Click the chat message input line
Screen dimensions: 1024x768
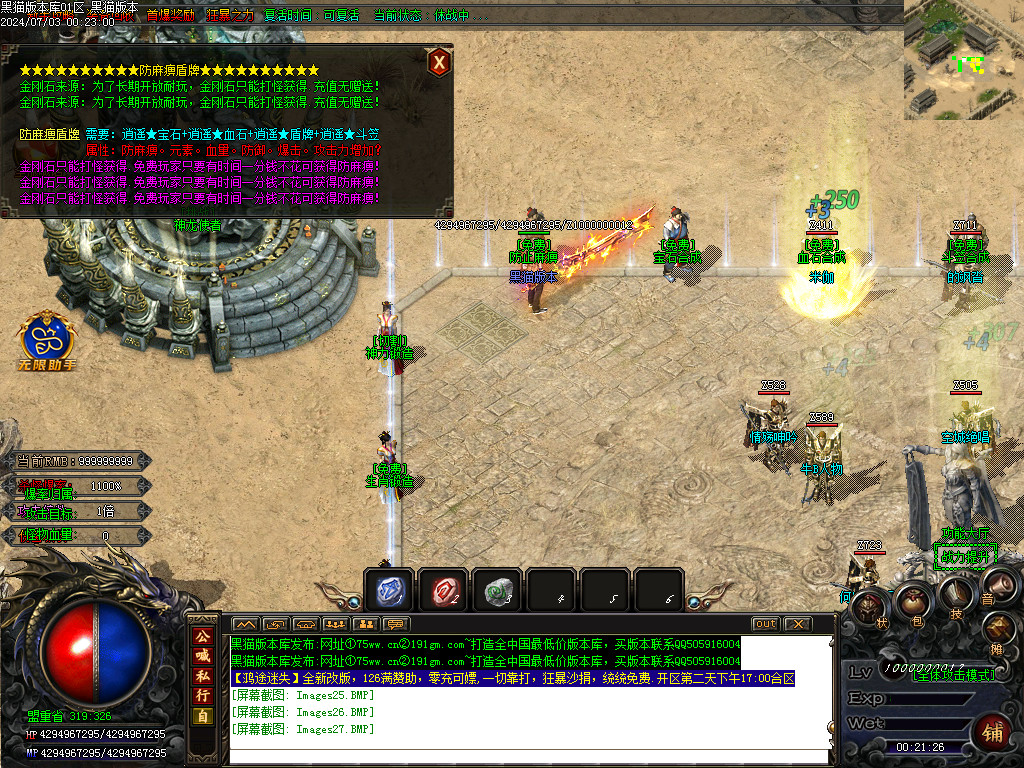[x=530, y=756]
